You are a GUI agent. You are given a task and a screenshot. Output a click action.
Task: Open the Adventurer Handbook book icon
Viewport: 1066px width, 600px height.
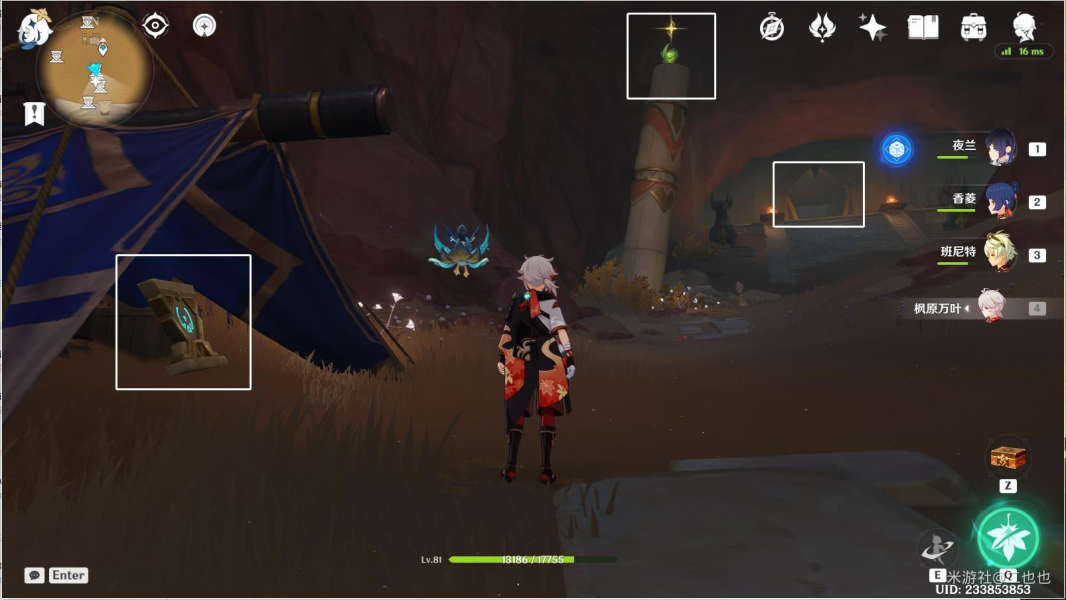(x=923, y=28)
